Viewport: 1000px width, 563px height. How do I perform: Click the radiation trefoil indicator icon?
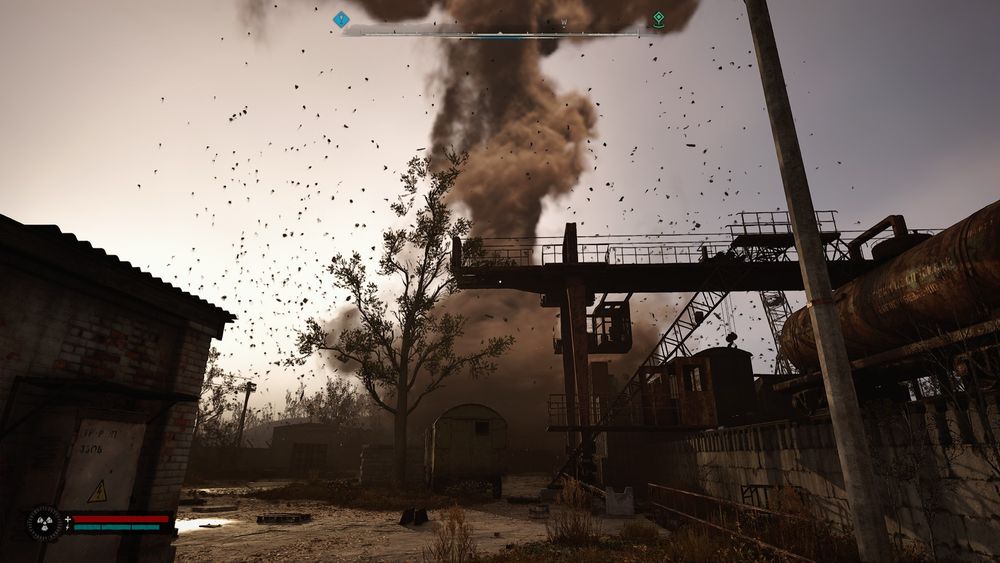point(44,523)
